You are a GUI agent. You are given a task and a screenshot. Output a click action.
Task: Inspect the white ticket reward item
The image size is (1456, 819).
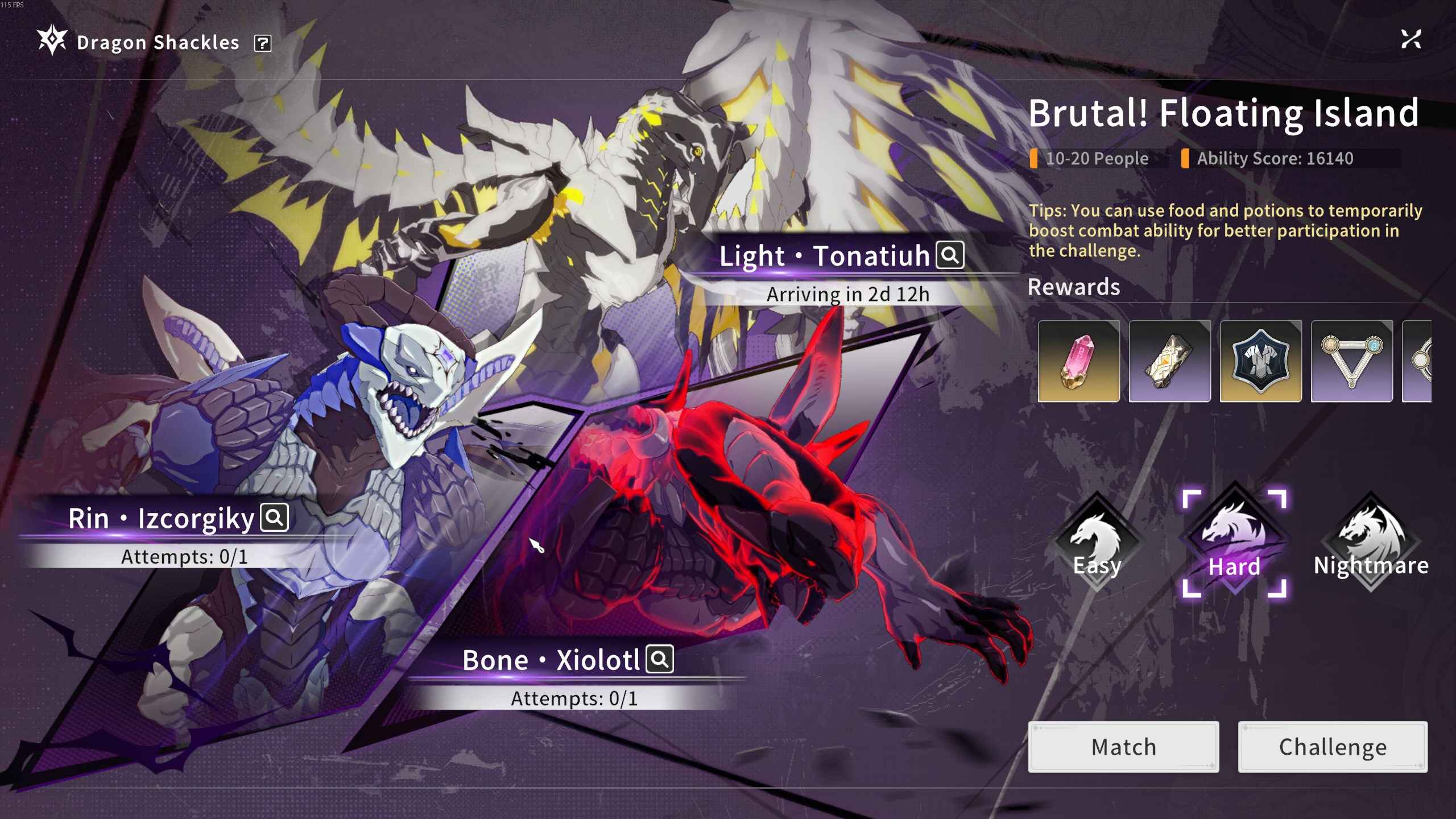pos(1170,361)
